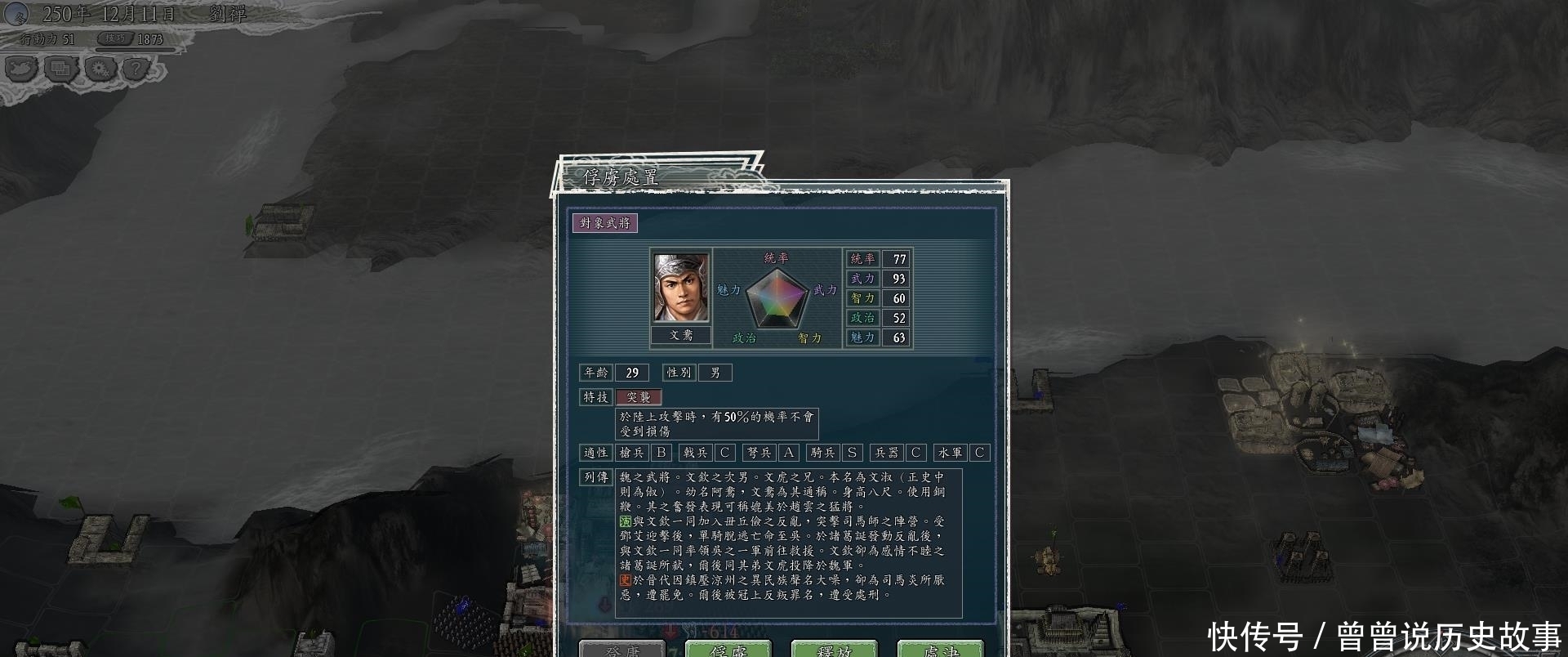The width and height of the screenshot is (1568, 657).
Task: Open the China map icon
Action: click(x=21, y=69)
